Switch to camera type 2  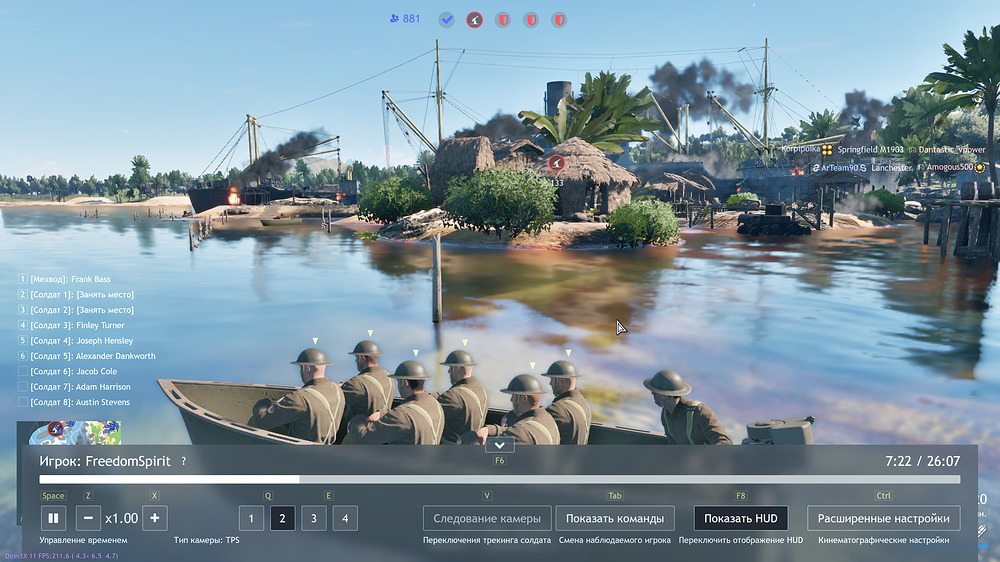[282, 518]
